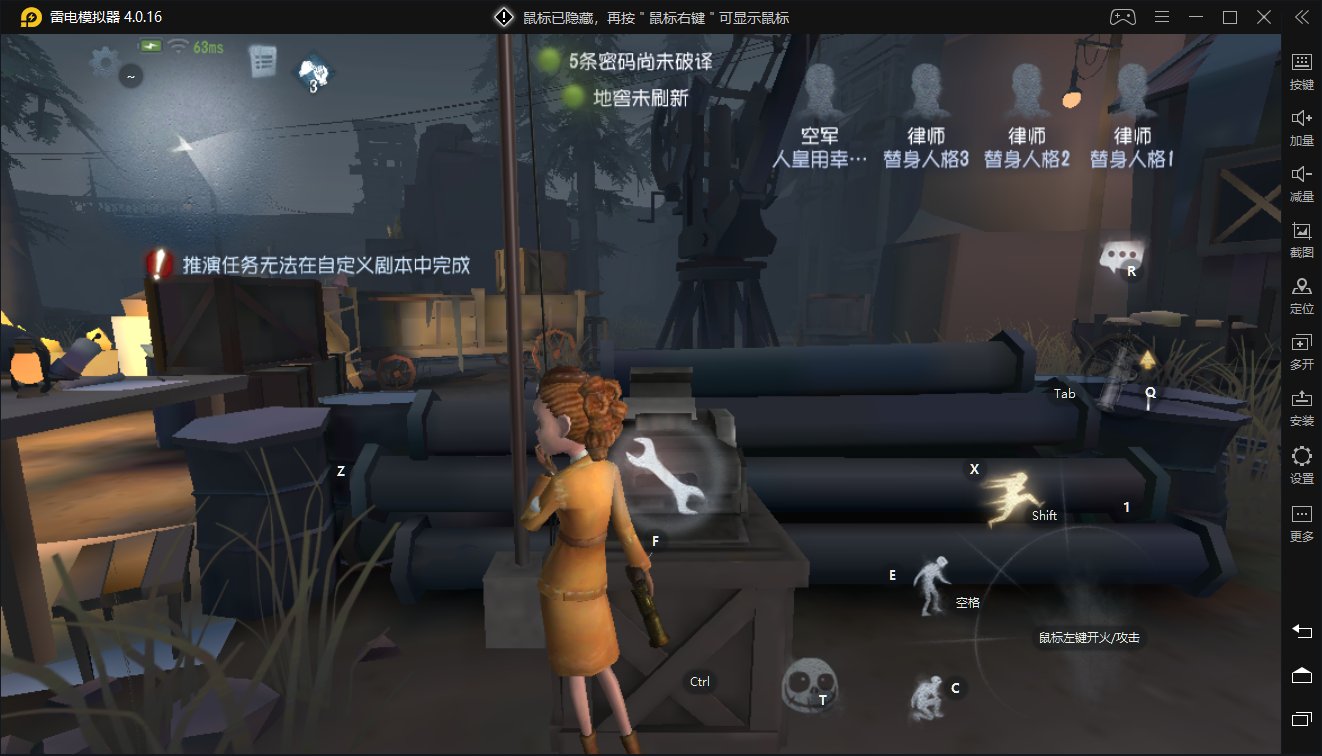This screenshot has height=756, width=1322.
Task: Select teammate portrait 替身人格1
Action: (1131, 92)
